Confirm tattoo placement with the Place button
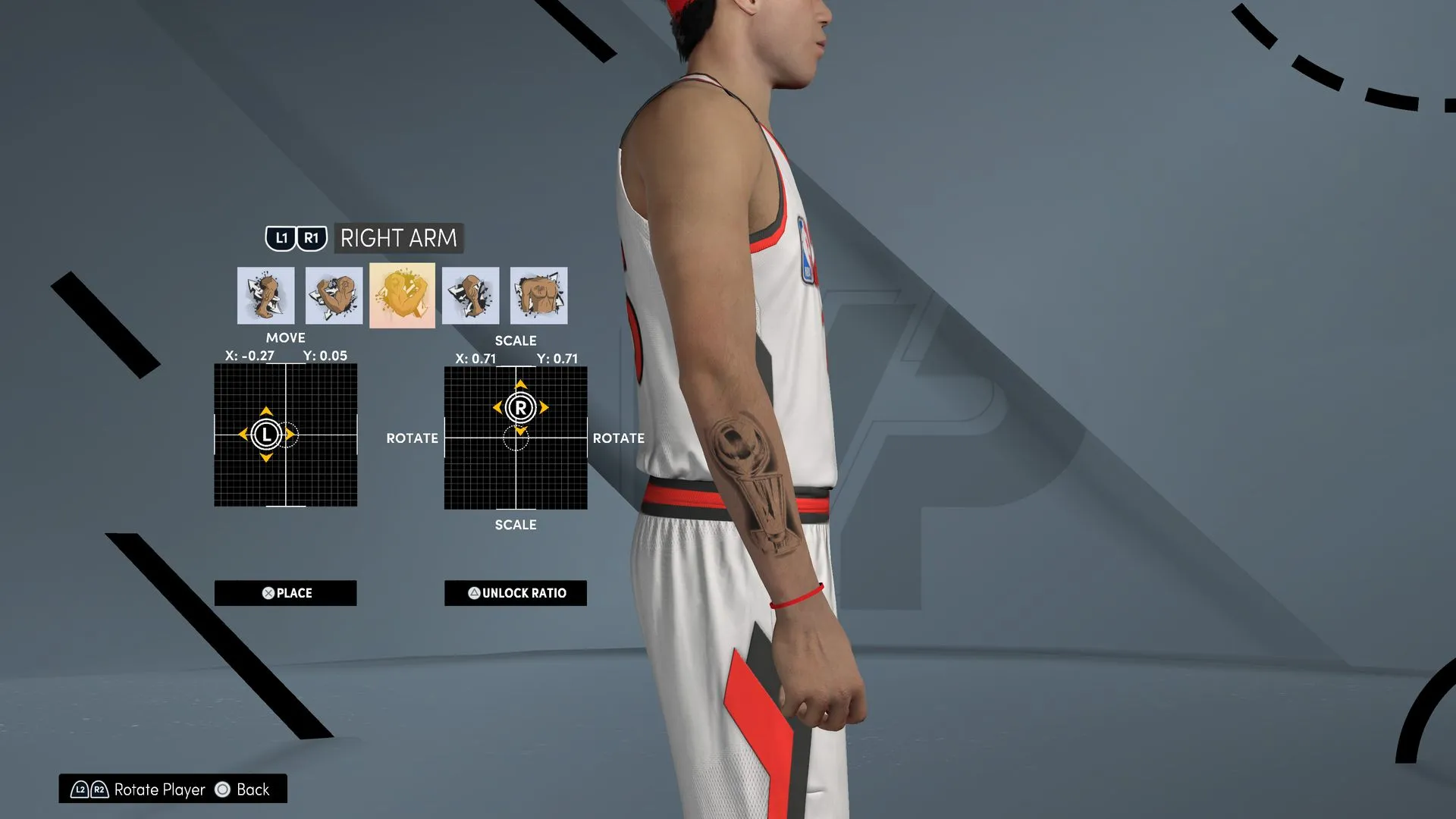Viewport: 1456px width, 819px height. tap(285, 593)
